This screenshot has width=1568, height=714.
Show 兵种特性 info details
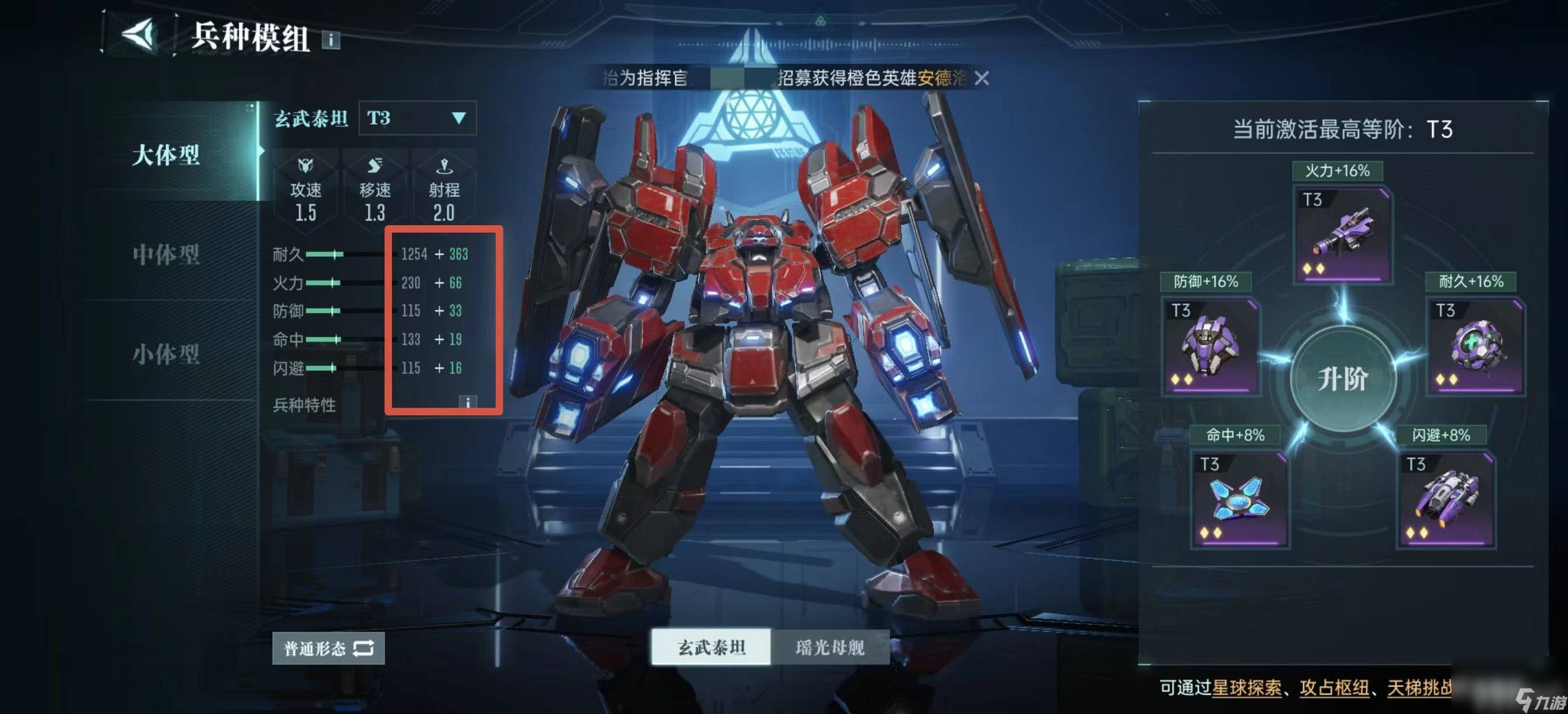(x=467, y=403)
